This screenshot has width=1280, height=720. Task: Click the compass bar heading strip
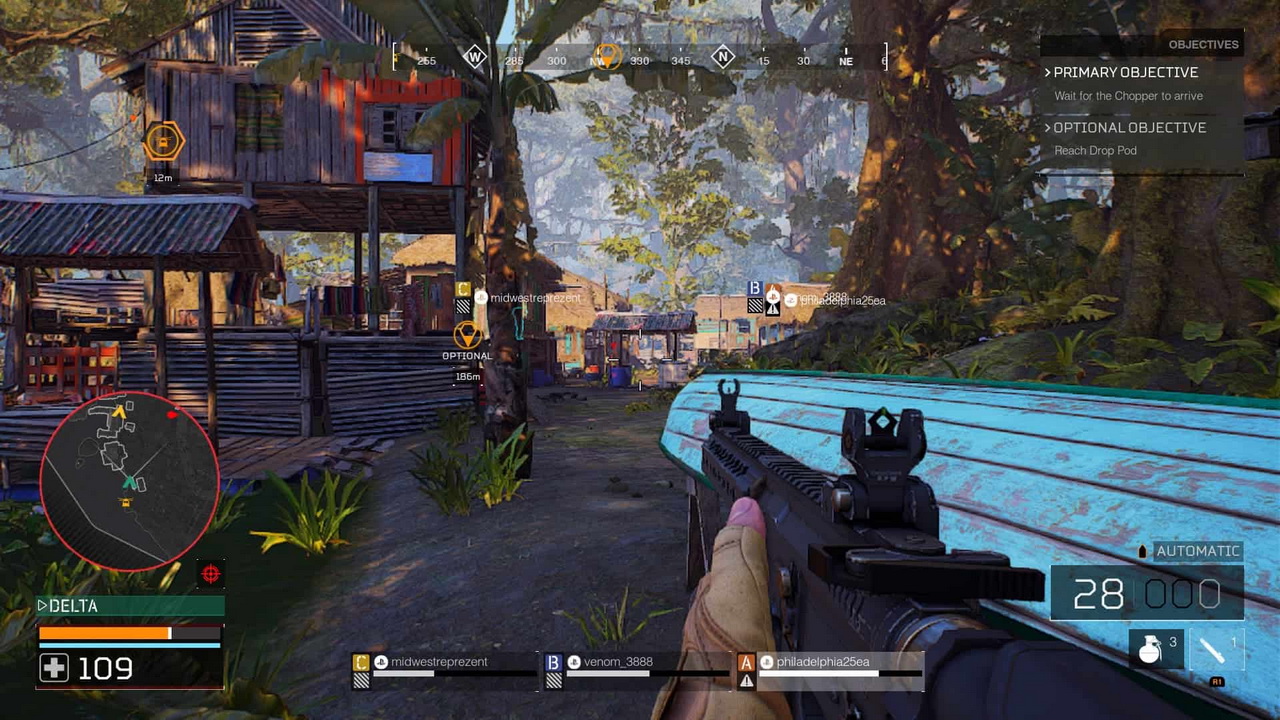[640, 58]
